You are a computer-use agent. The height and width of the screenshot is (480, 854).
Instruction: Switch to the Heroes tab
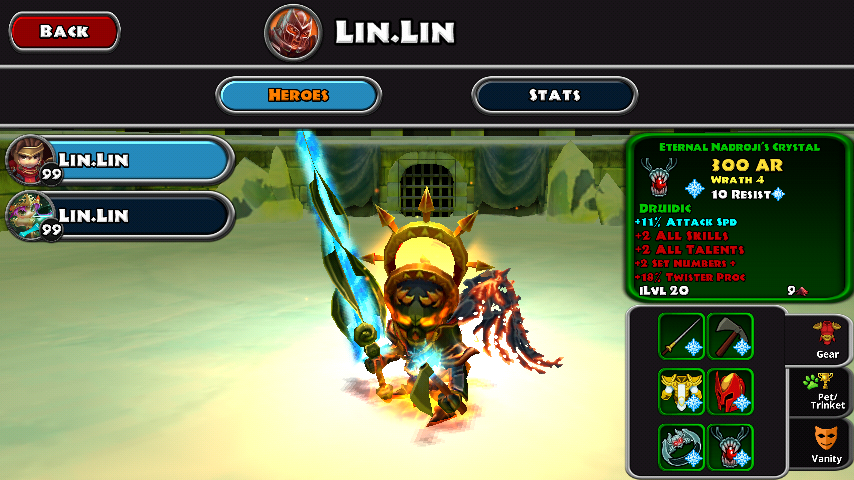coord(299,95)
